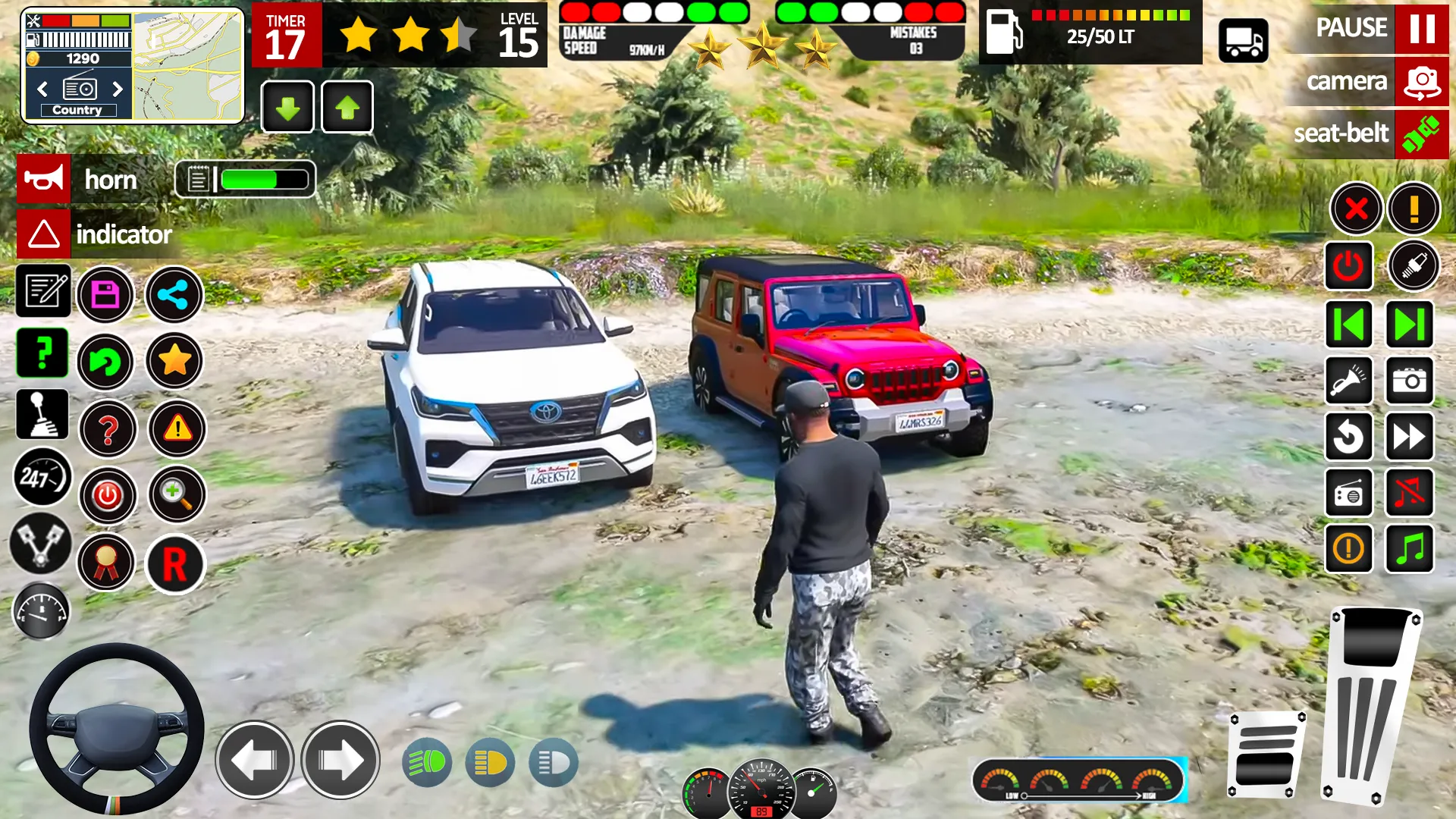Tap the green down arrow button
1456x819 pixels.
(x=287, y=108)
